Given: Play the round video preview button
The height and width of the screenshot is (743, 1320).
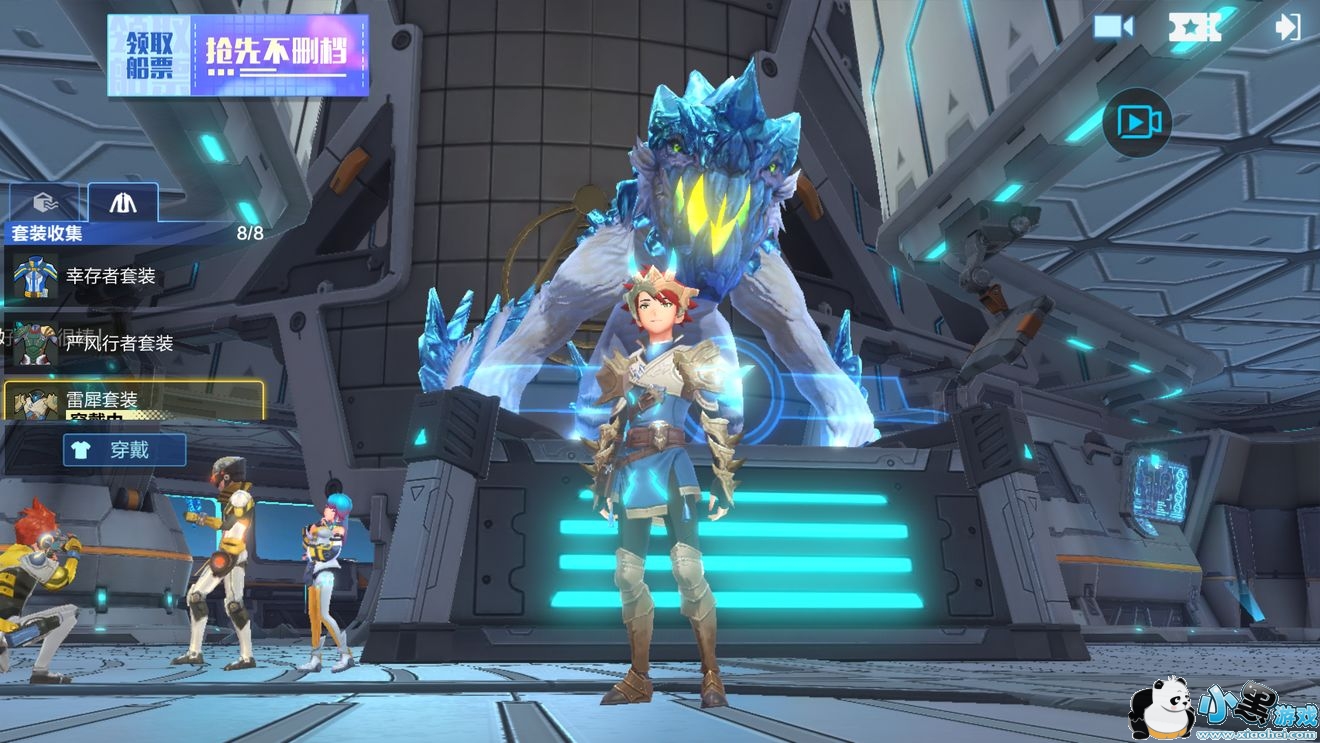Looking at the screenshot, I should (x=1137, y=123).
